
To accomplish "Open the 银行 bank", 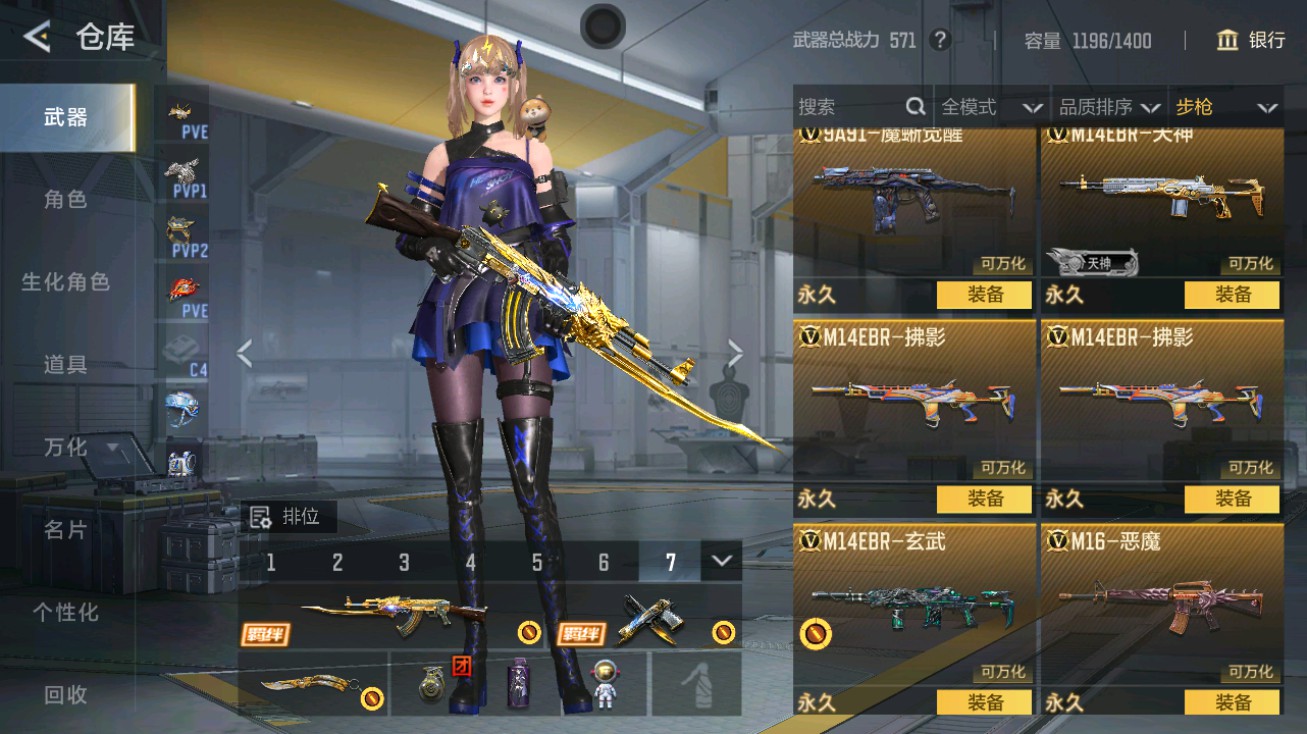I will pos(1250,40).
